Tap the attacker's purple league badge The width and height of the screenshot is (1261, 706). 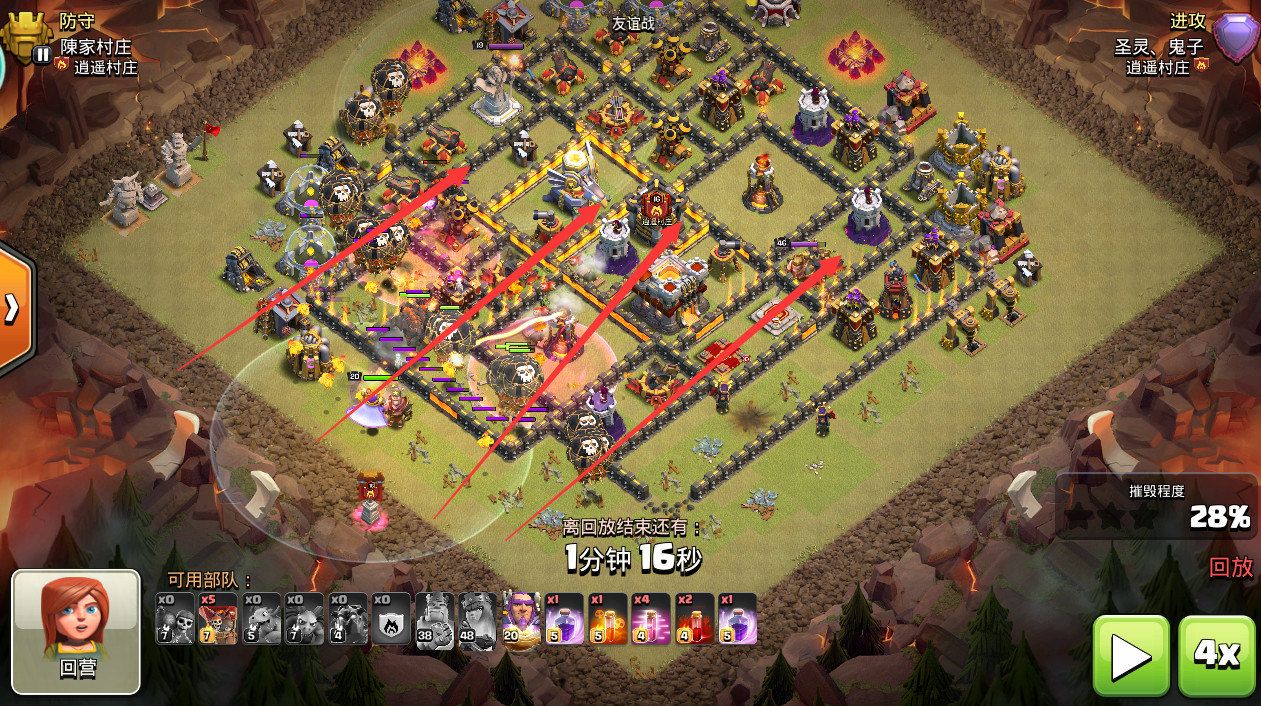pyautogui.click(x=1236, y=38)
